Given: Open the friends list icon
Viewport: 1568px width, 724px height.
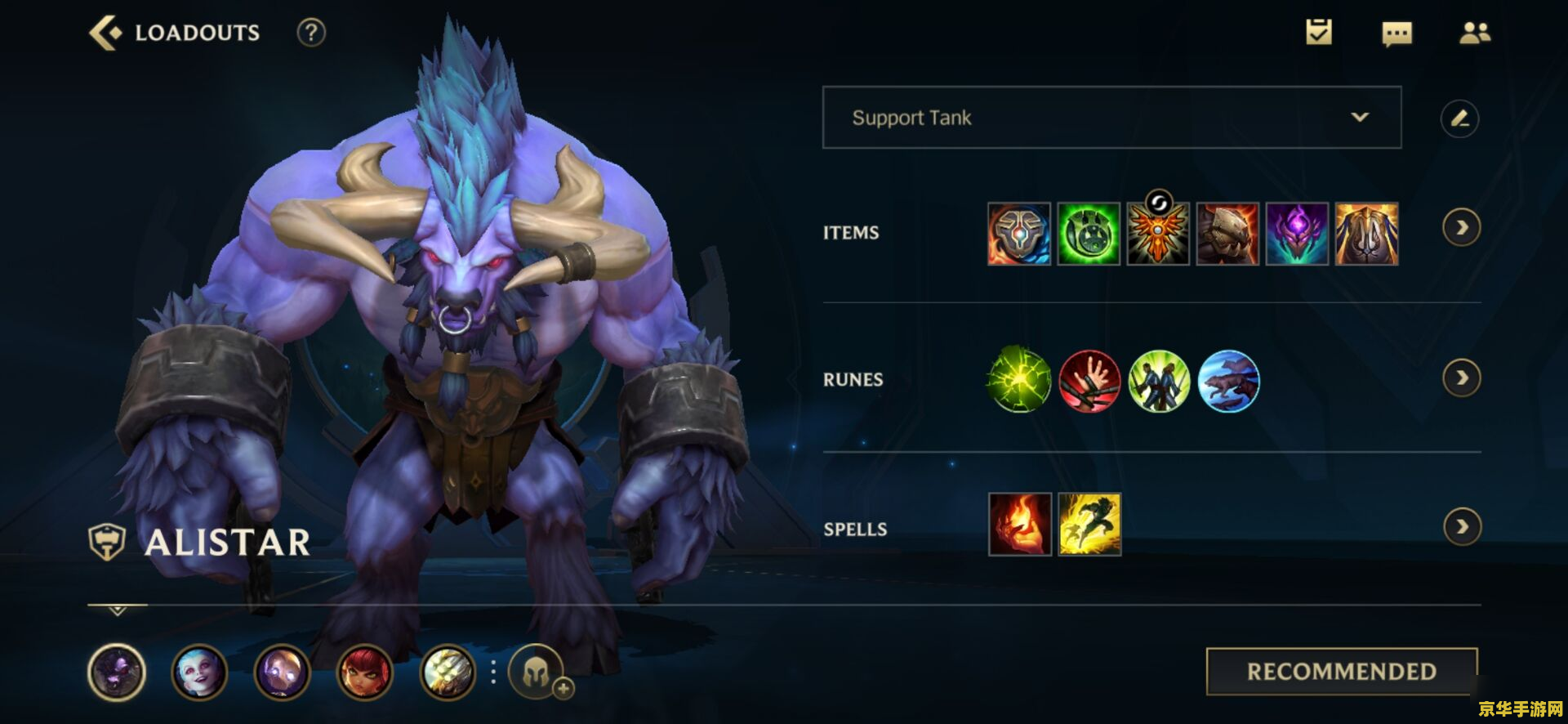Looking at the screenshot, I should (1475, 33).
